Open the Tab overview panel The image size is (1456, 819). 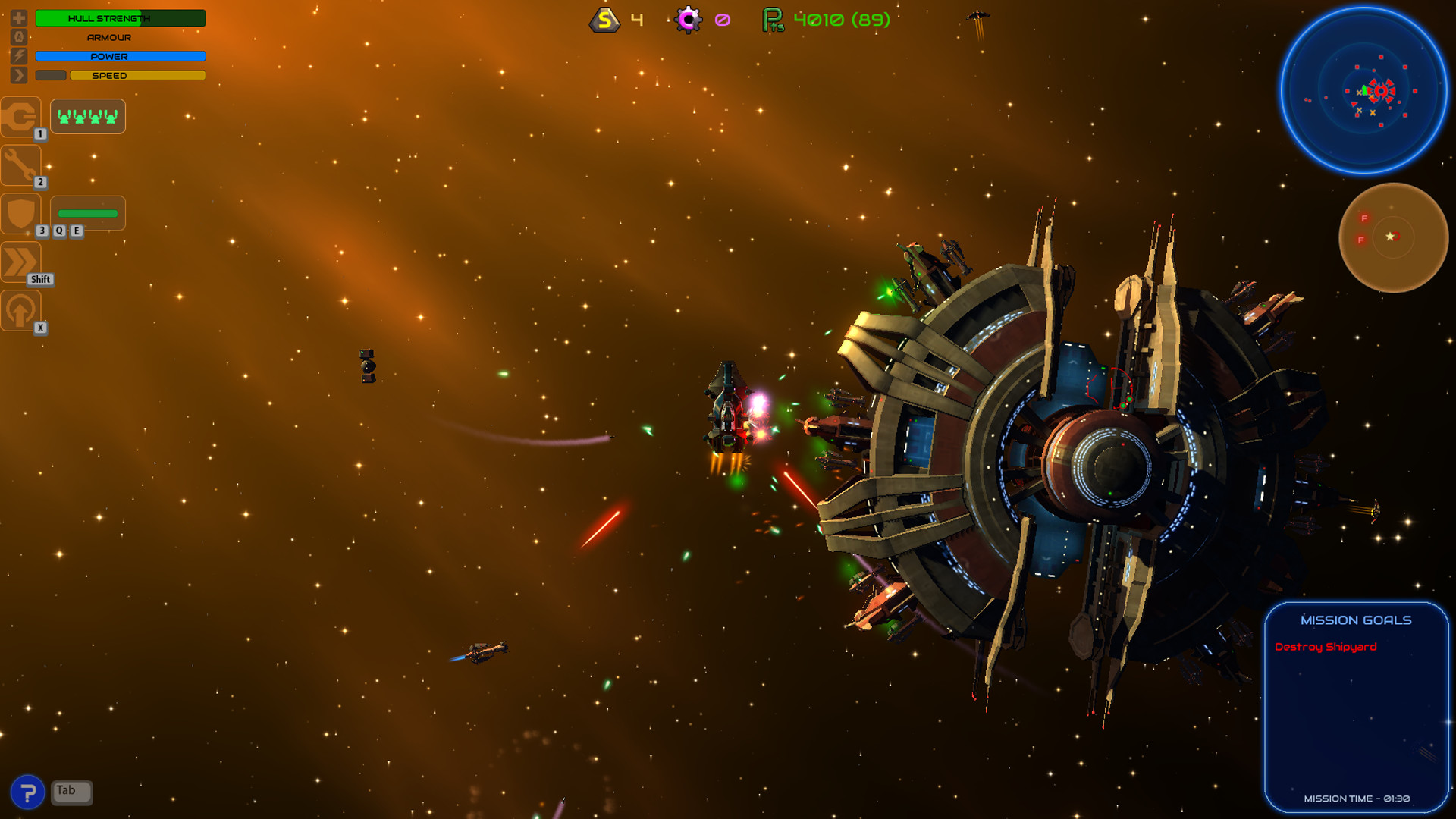[x=71, y=791]
